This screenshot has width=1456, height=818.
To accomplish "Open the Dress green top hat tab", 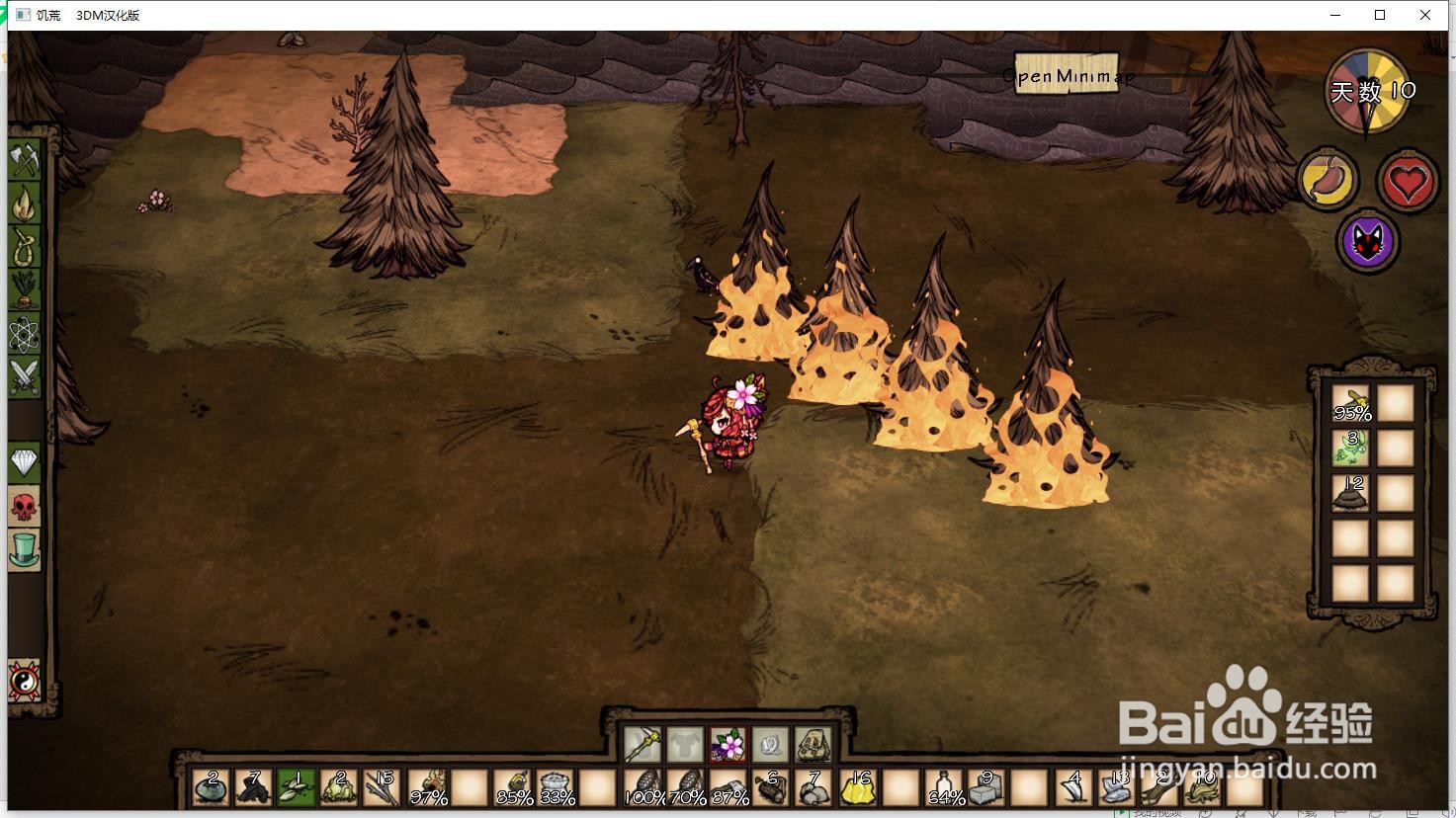I will click(25, 549).
